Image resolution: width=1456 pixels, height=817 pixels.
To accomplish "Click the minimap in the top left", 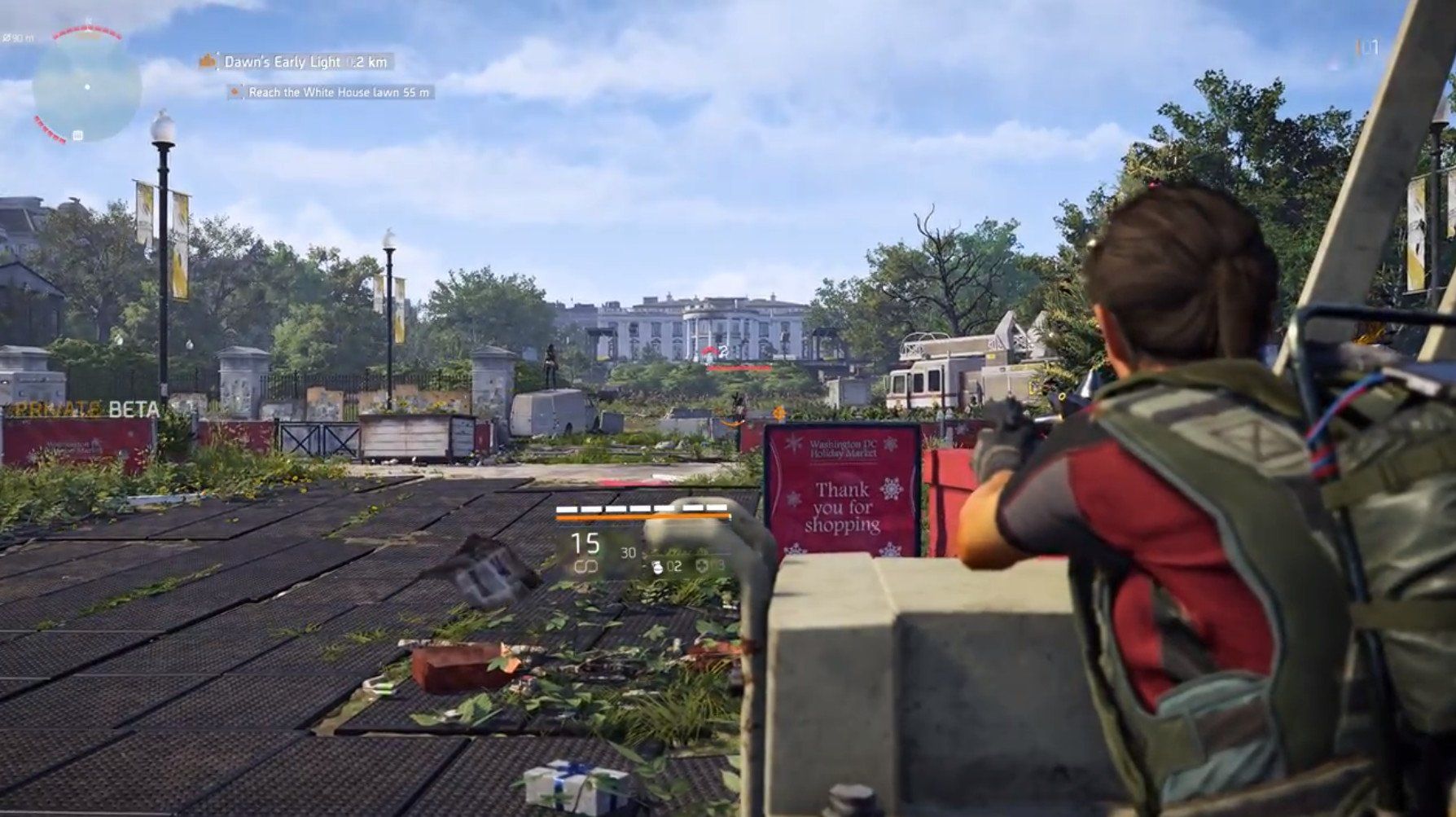I will click(86, 86).
